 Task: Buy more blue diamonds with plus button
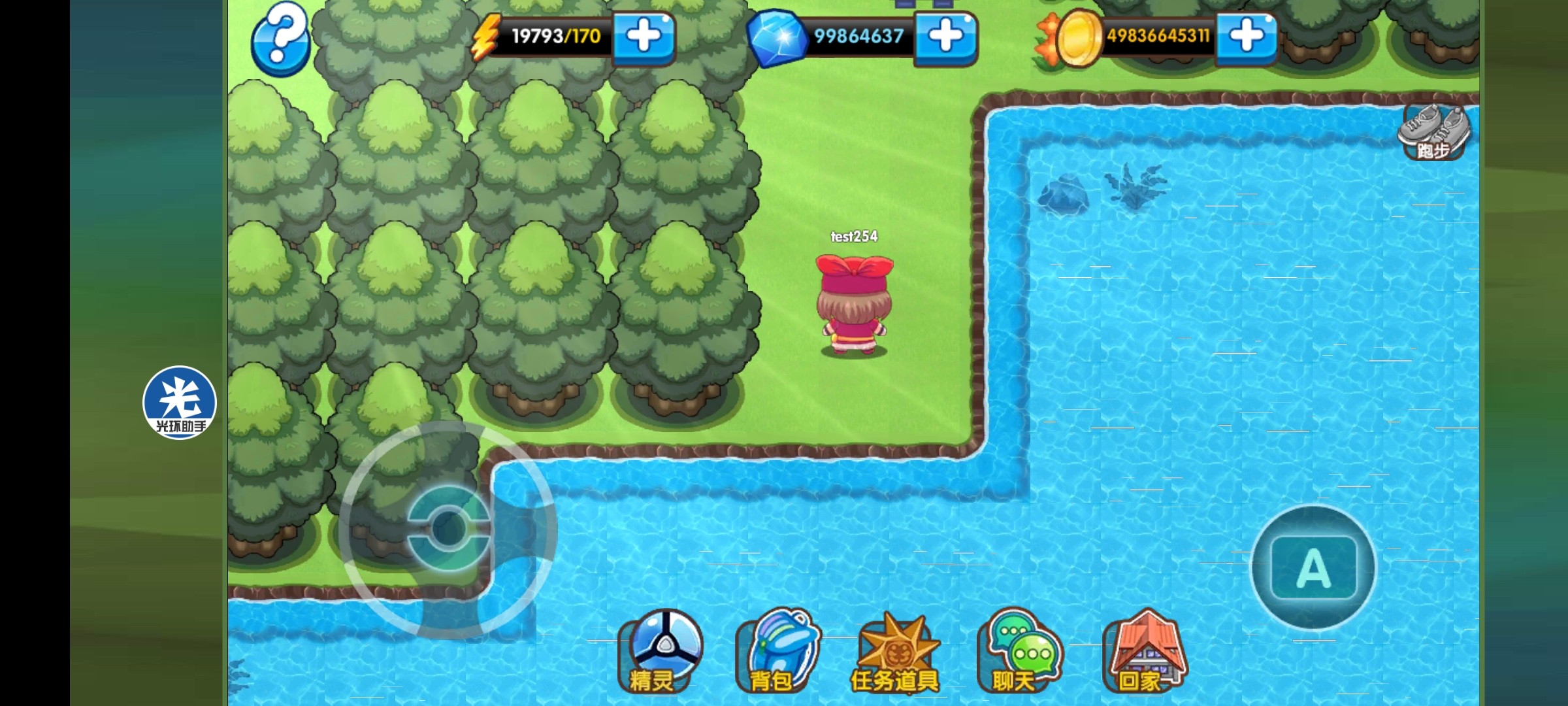click(x=945, y=37)
